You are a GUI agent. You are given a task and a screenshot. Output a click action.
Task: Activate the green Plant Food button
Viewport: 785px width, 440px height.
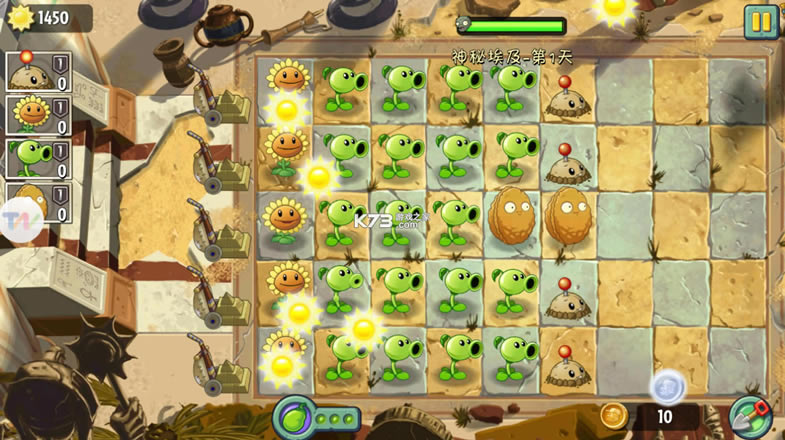click(292, 415)
